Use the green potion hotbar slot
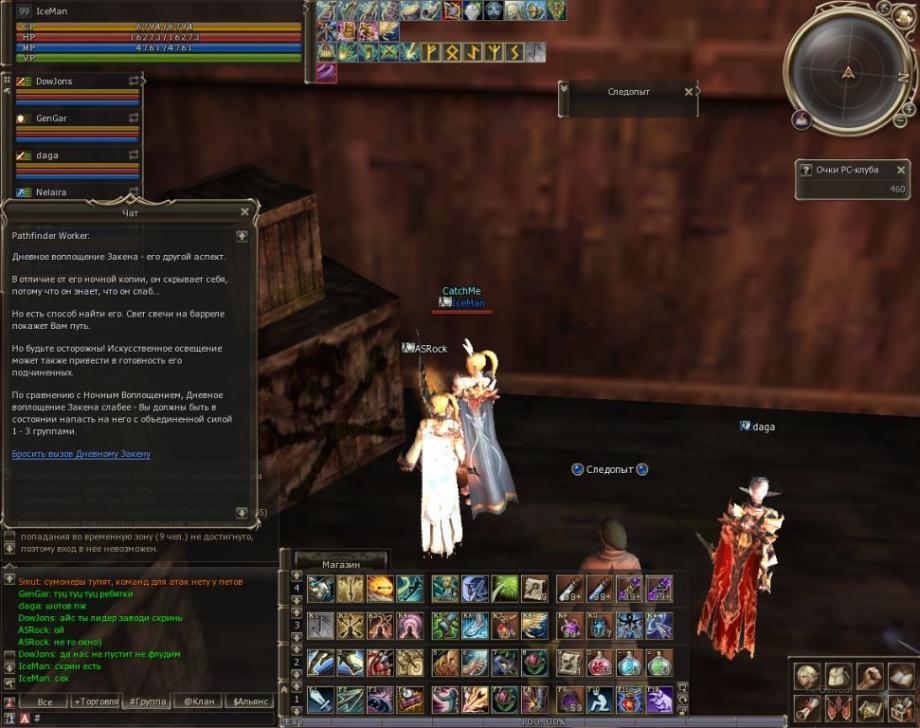 (x=659, y=663)
